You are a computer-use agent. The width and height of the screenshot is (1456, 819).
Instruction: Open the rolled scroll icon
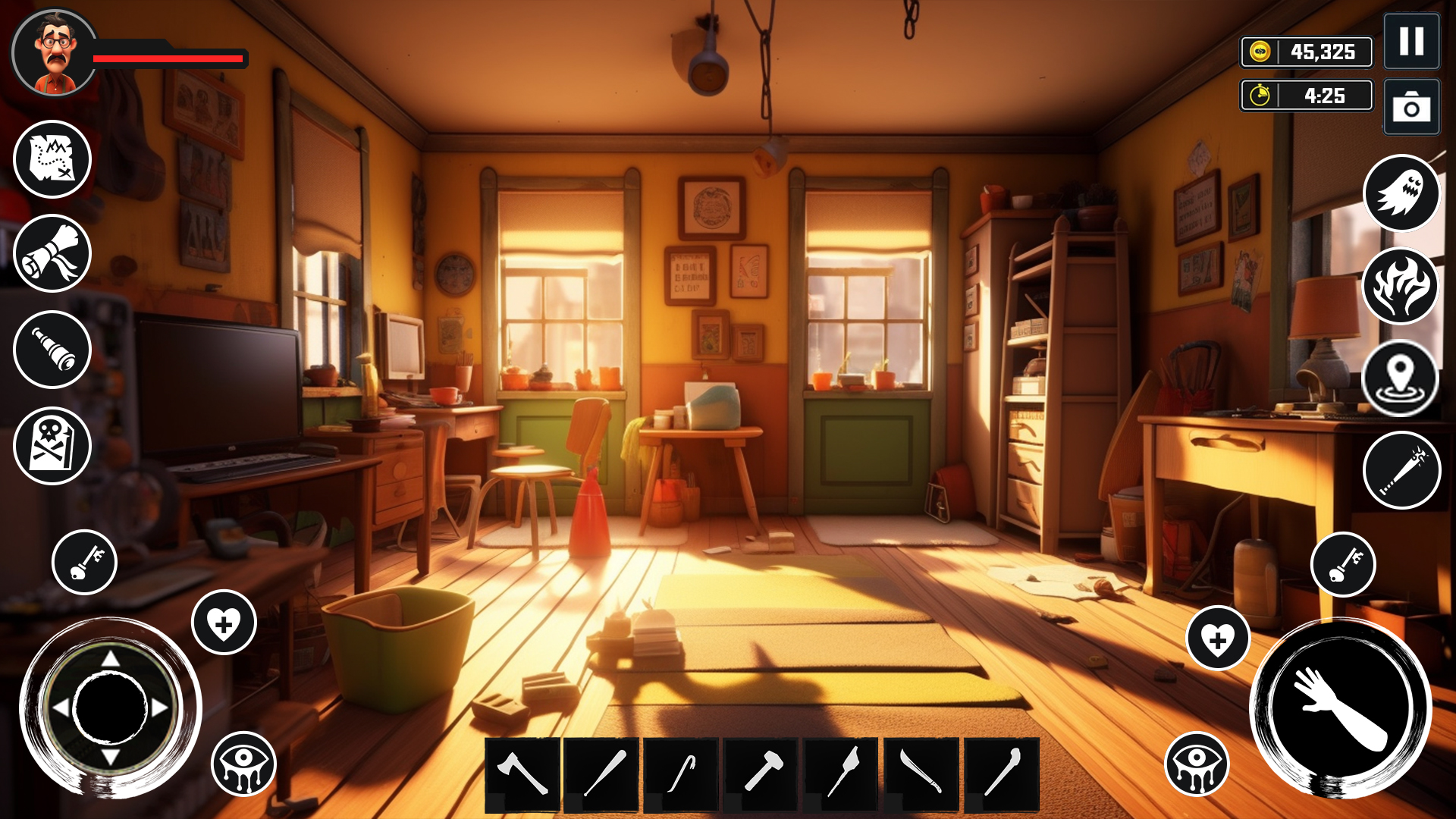[52, 253]
